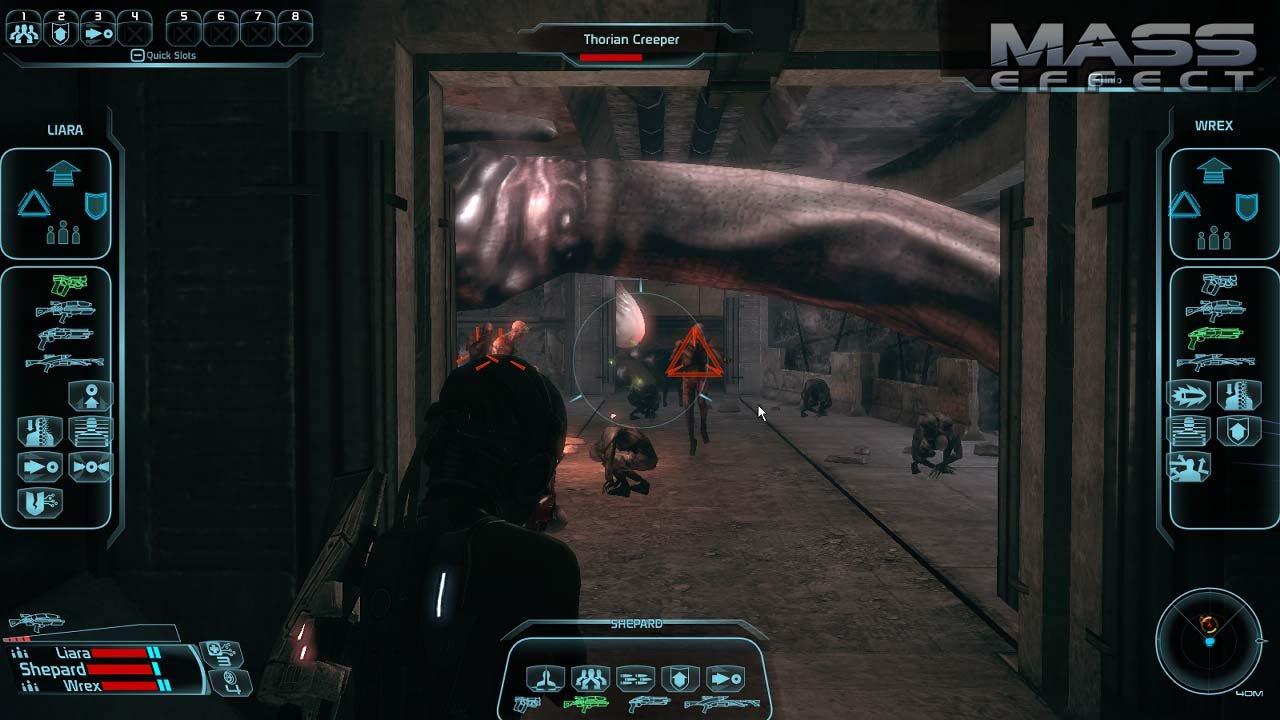Order Liara to move forward with the arrow

pos(63,174)
